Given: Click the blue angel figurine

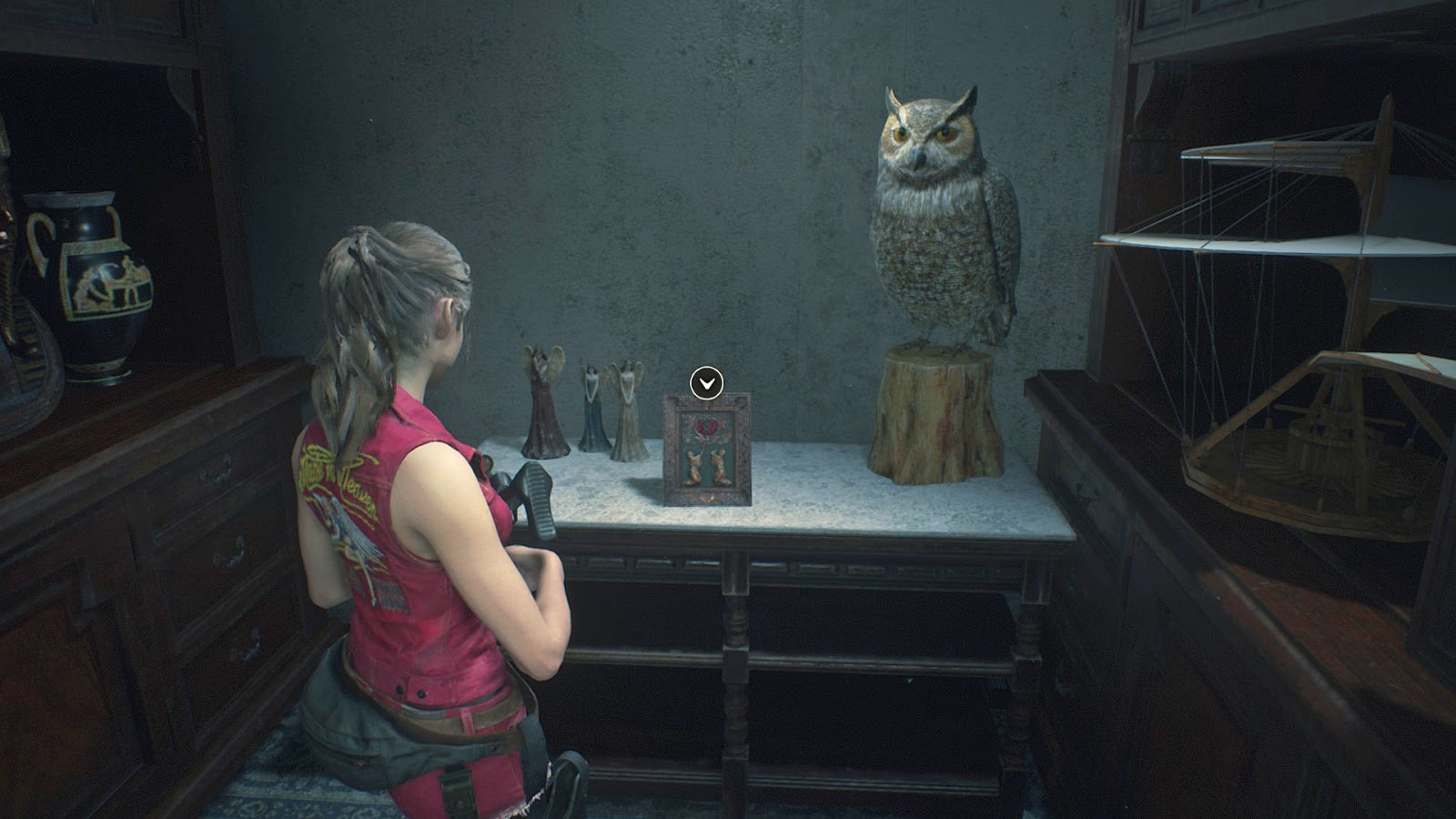Looking at the screenshot, I should pos(591,409).
